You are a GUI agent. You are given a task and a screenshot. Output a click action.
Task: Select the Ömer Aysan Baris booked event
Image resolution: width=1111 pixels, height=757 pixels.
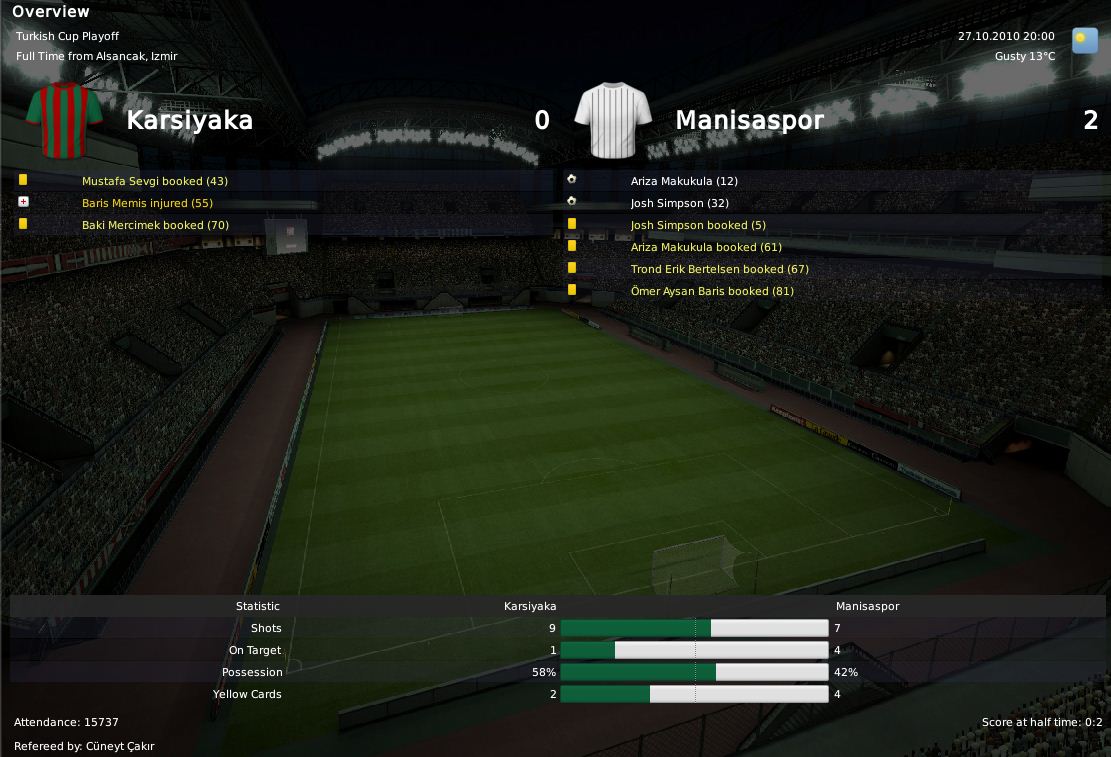(712, 291)
